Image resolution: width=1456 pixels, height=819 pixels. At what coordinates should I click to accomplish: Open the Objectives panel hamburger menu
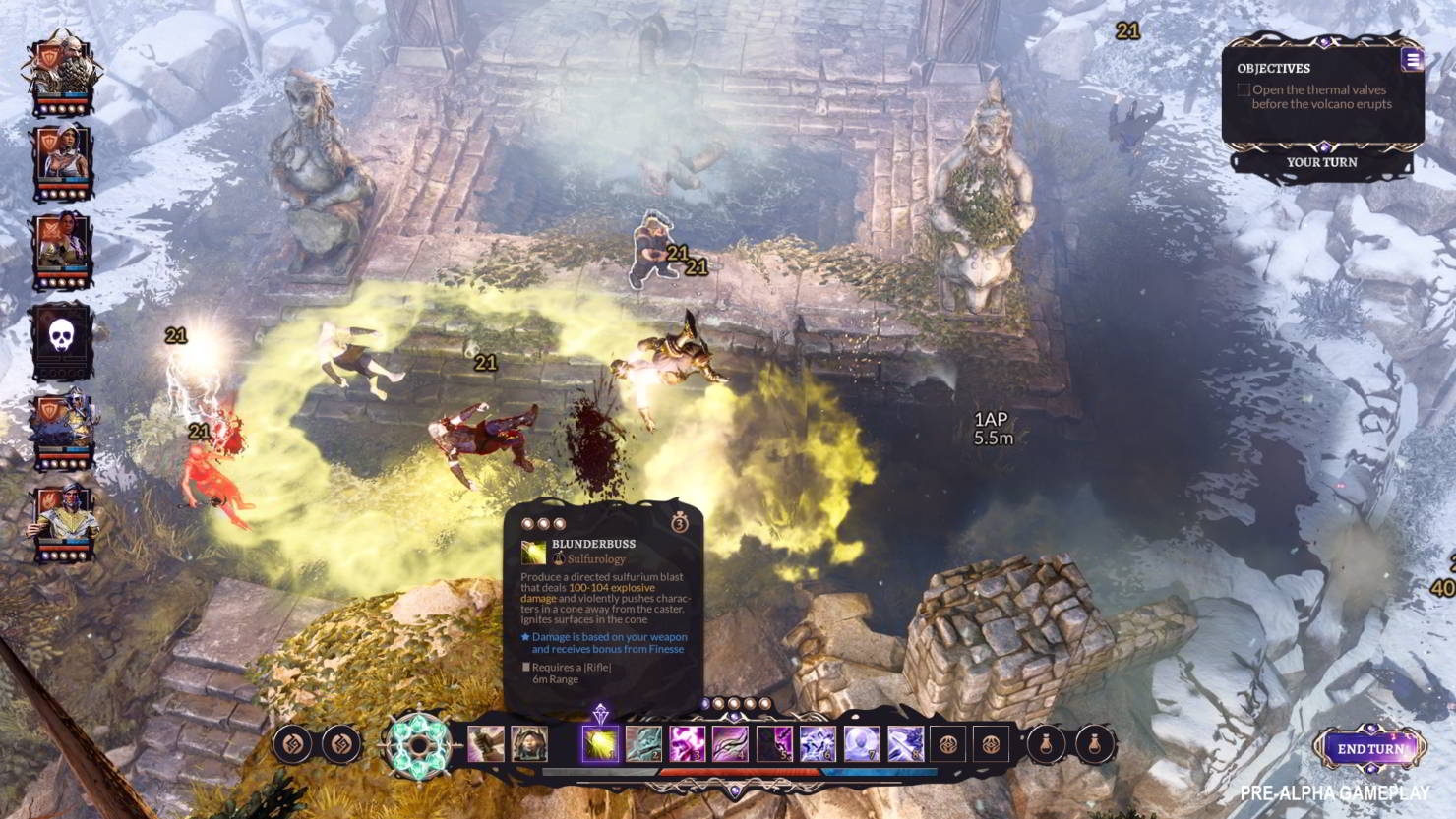coord(1414,58)
